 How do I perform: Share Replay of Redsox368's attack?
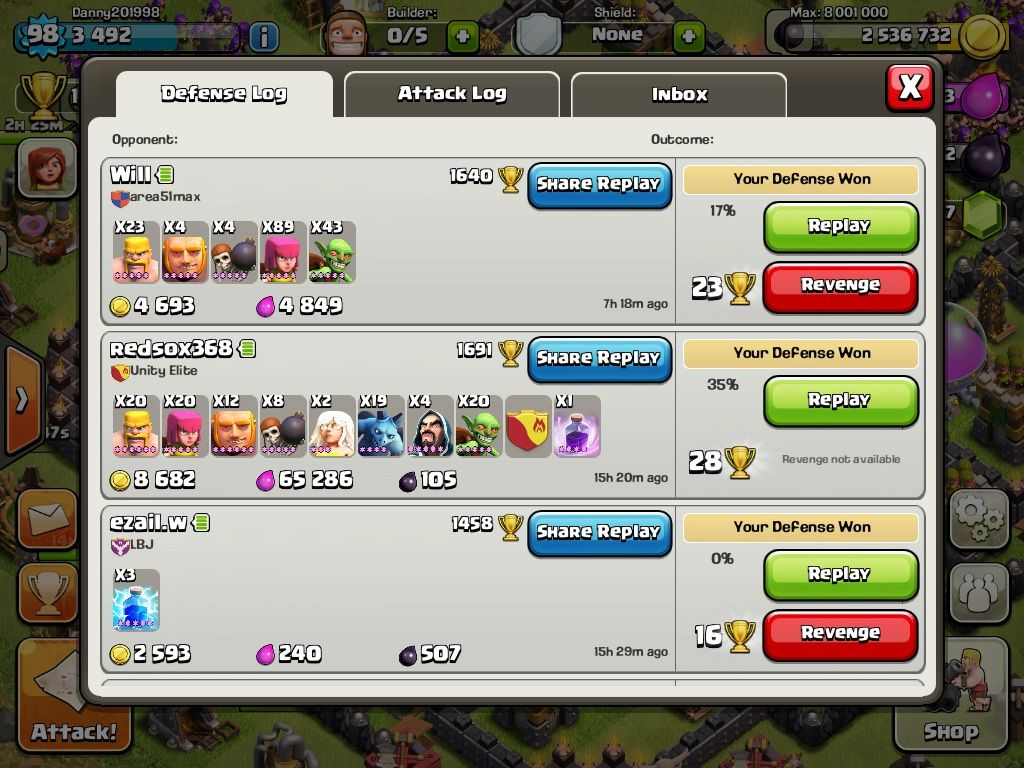coord(599,359)
